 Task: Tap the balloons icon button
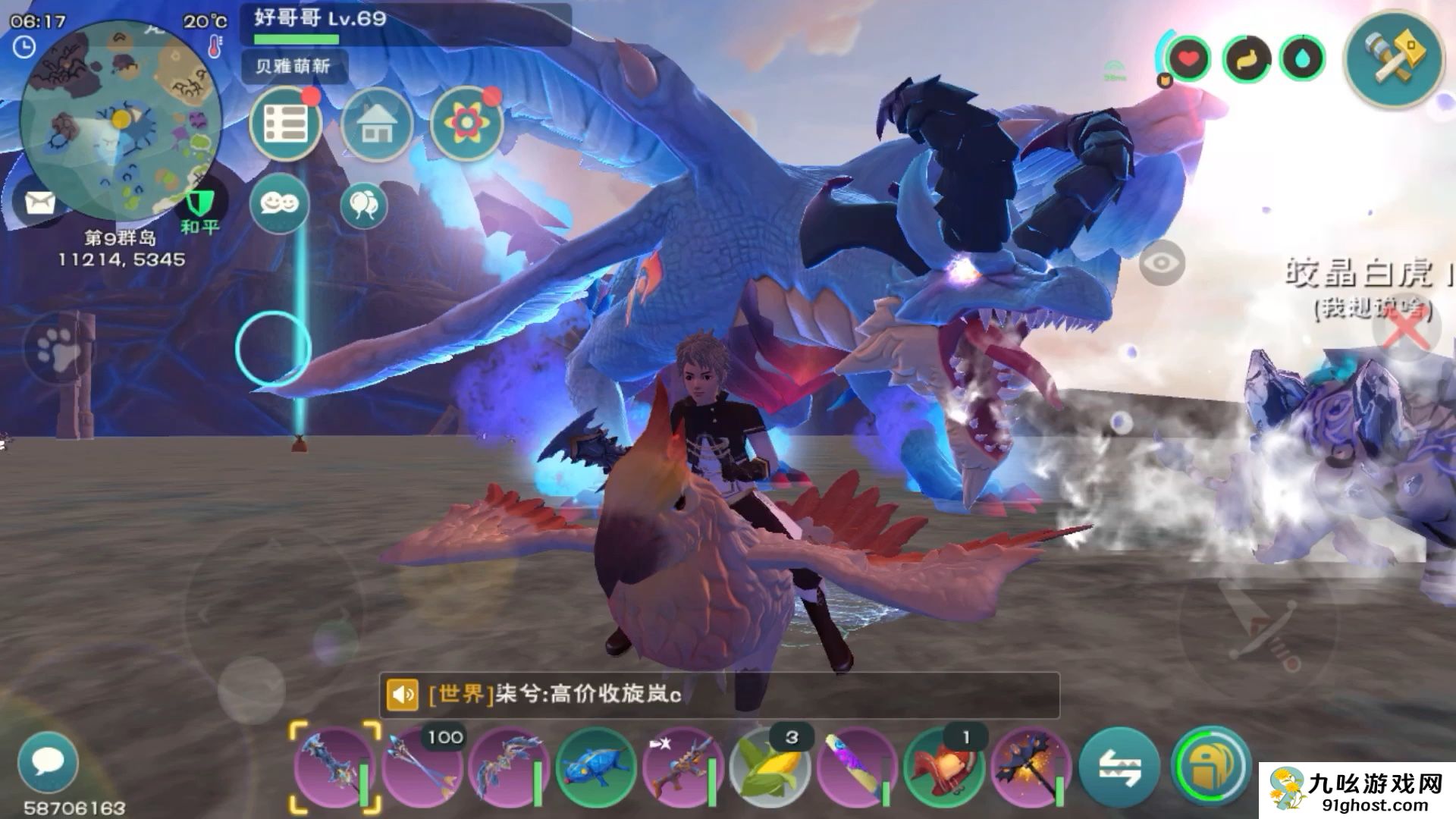[x=364, y=205]
